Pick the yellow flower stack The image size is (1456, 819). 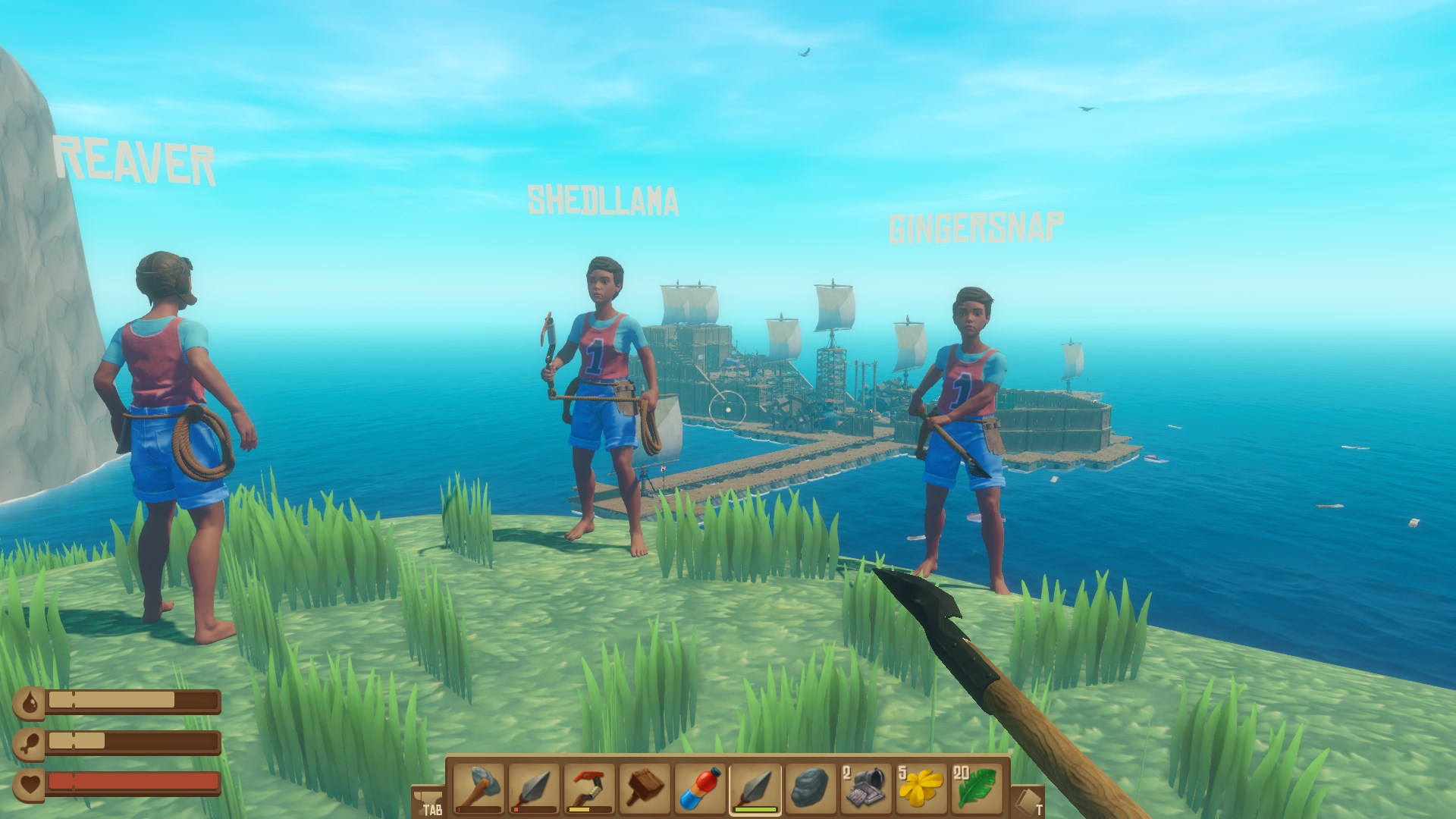(921, 787)
